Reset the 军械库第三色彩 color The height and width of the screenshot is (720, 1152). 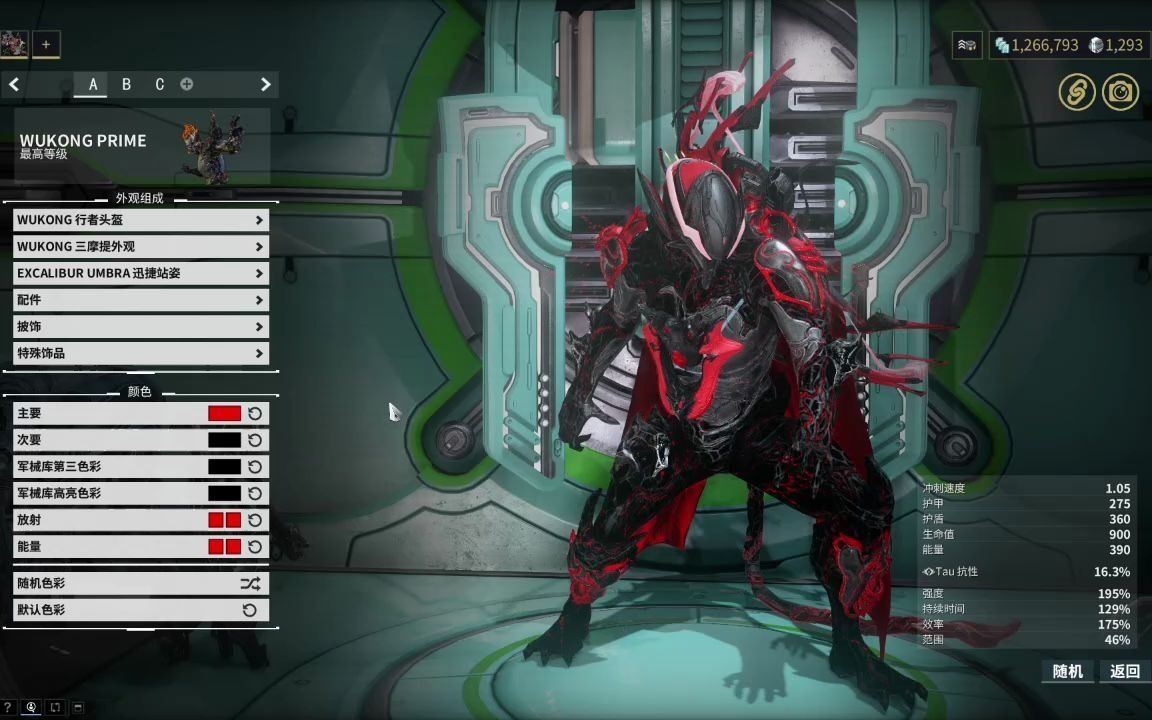coord(255,467)
